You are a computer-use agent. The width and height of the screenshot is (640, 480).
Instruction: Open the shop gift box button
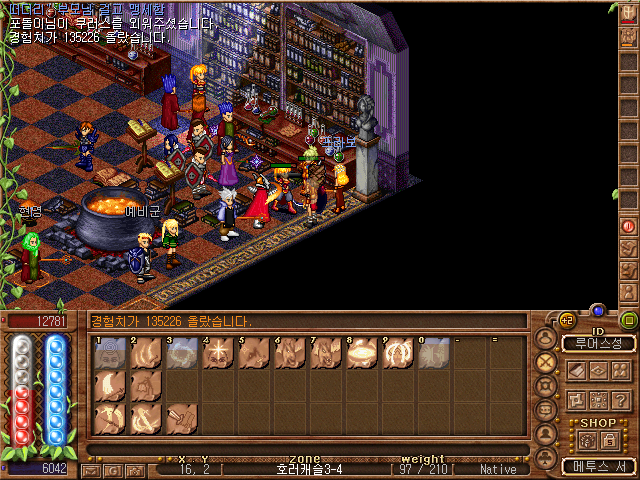(588, 440)
